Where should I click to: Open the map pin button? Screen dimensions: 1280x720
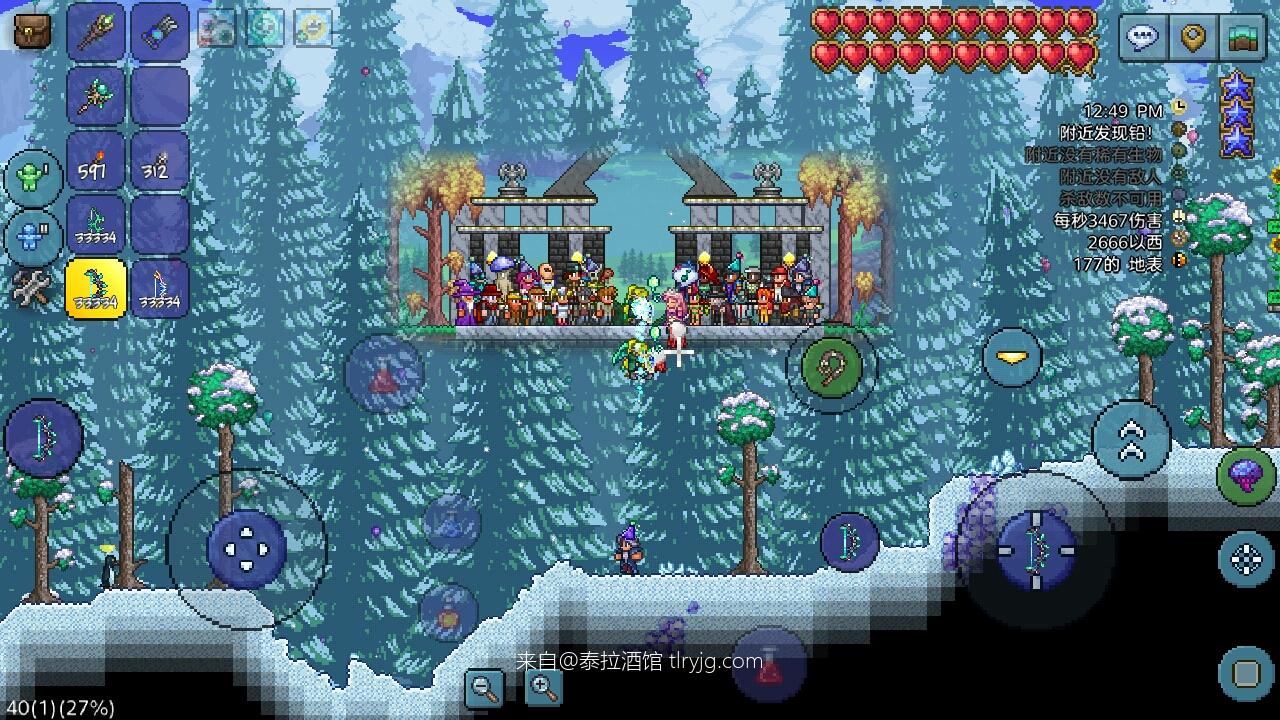[x=1193, y=38]
